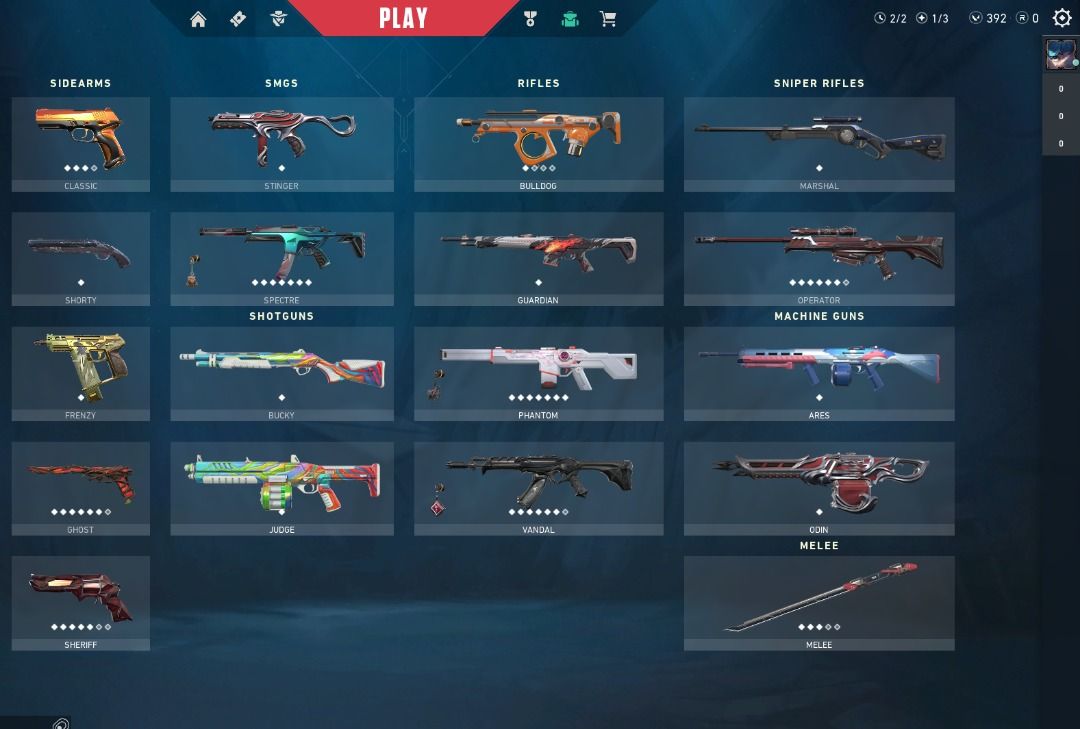The height and width of the screenshot is (729, 1080).
Task: Select the Bulldog rifle tile
Action: [538, 143]
